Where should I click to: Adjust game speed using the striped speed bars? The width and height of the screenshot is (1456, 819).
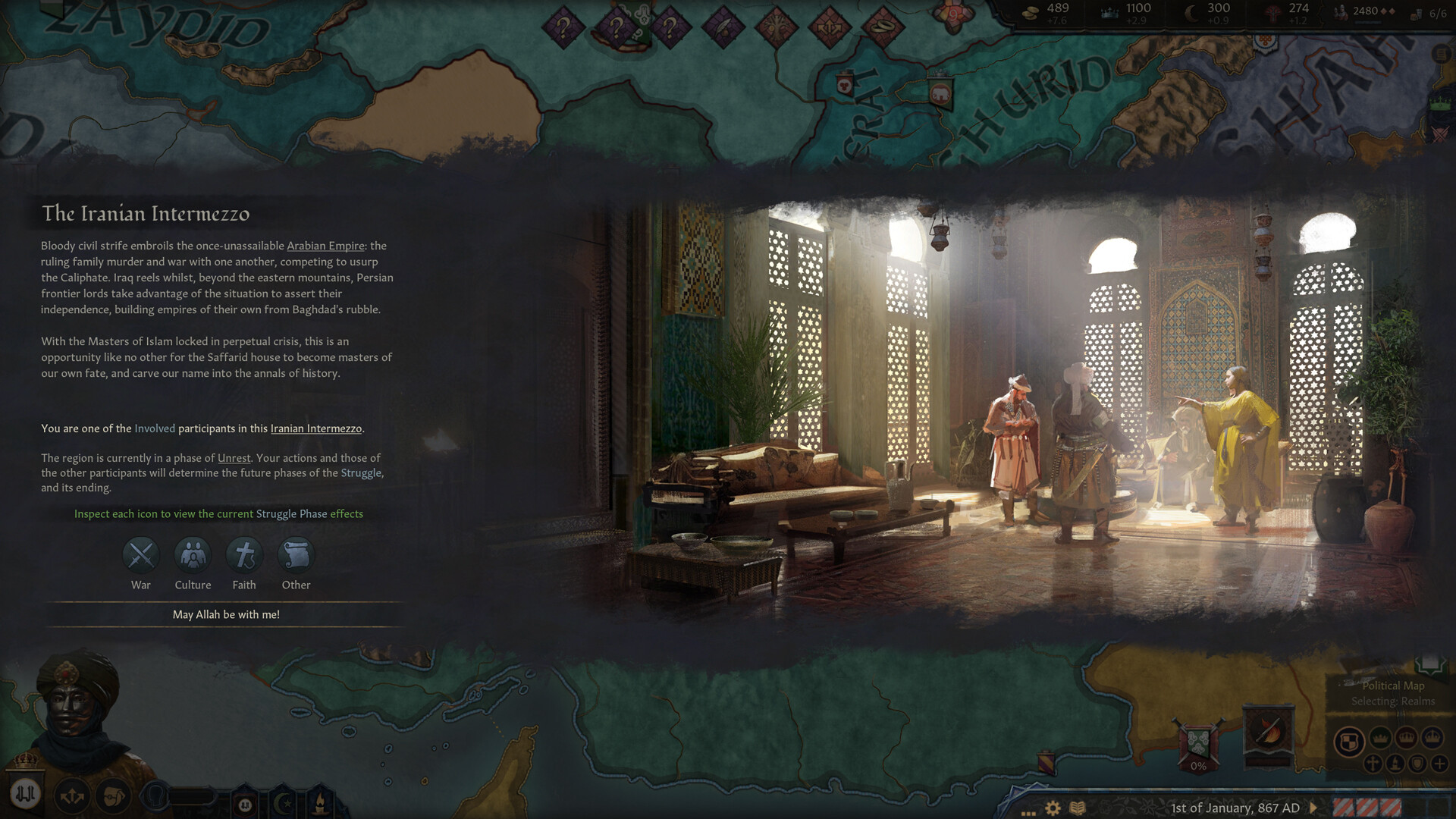click(1367, 808)
